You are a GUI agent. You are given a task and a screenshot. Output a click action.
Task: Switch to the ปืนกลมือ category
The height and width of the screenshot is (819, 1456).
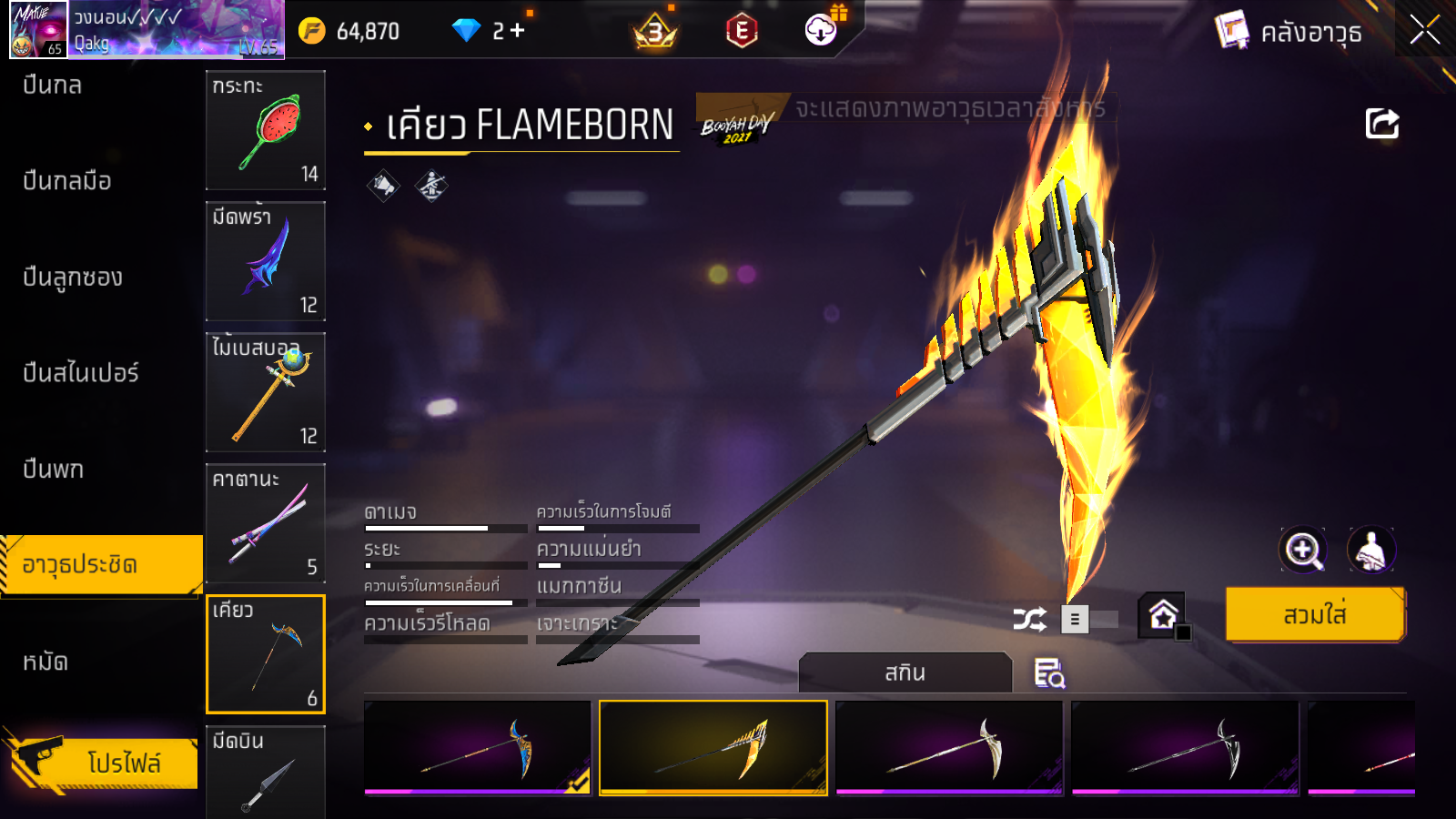click(67, 181)
